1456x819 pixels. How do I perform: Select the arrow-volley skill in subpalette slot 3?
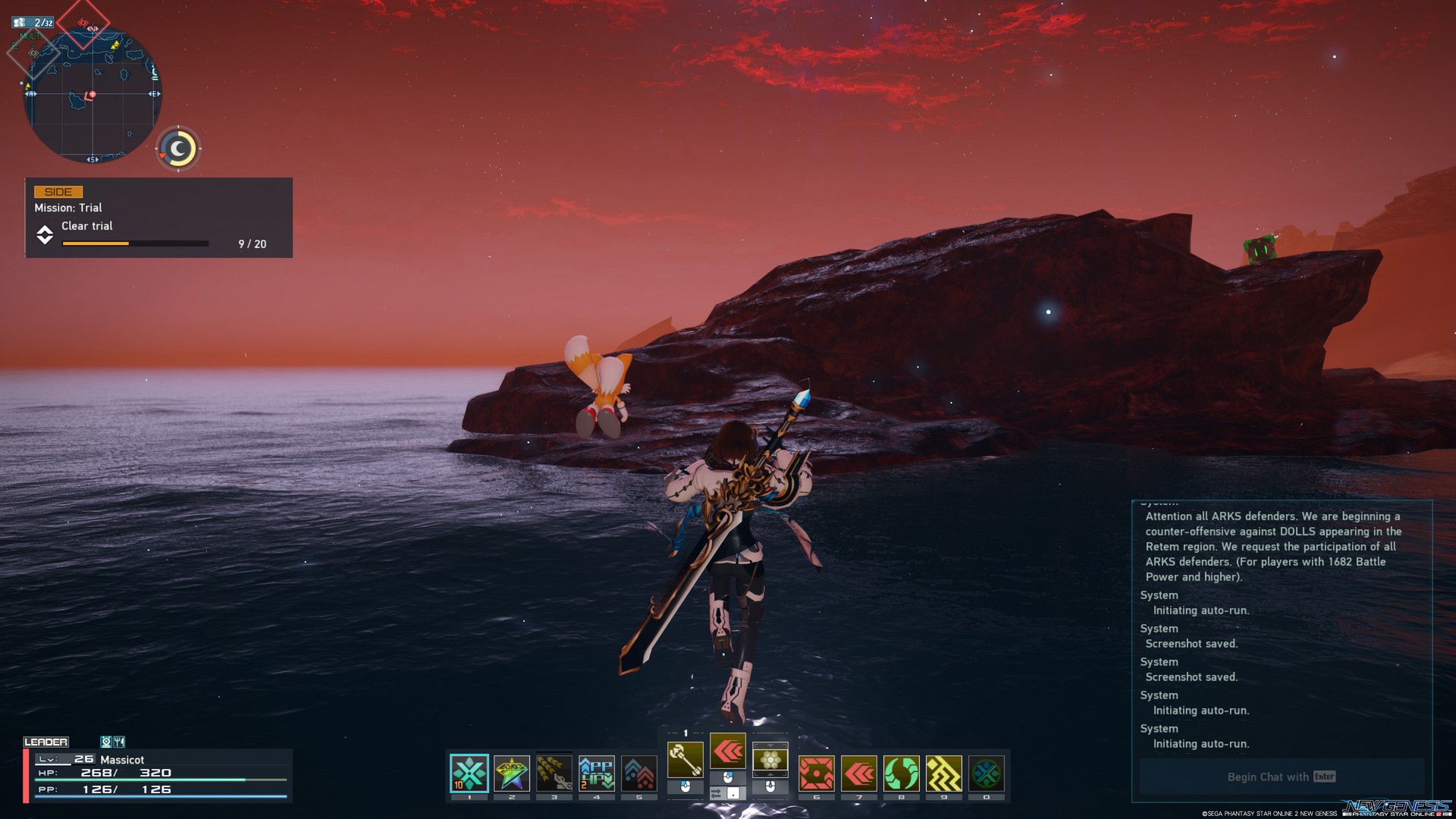(554, 774)
